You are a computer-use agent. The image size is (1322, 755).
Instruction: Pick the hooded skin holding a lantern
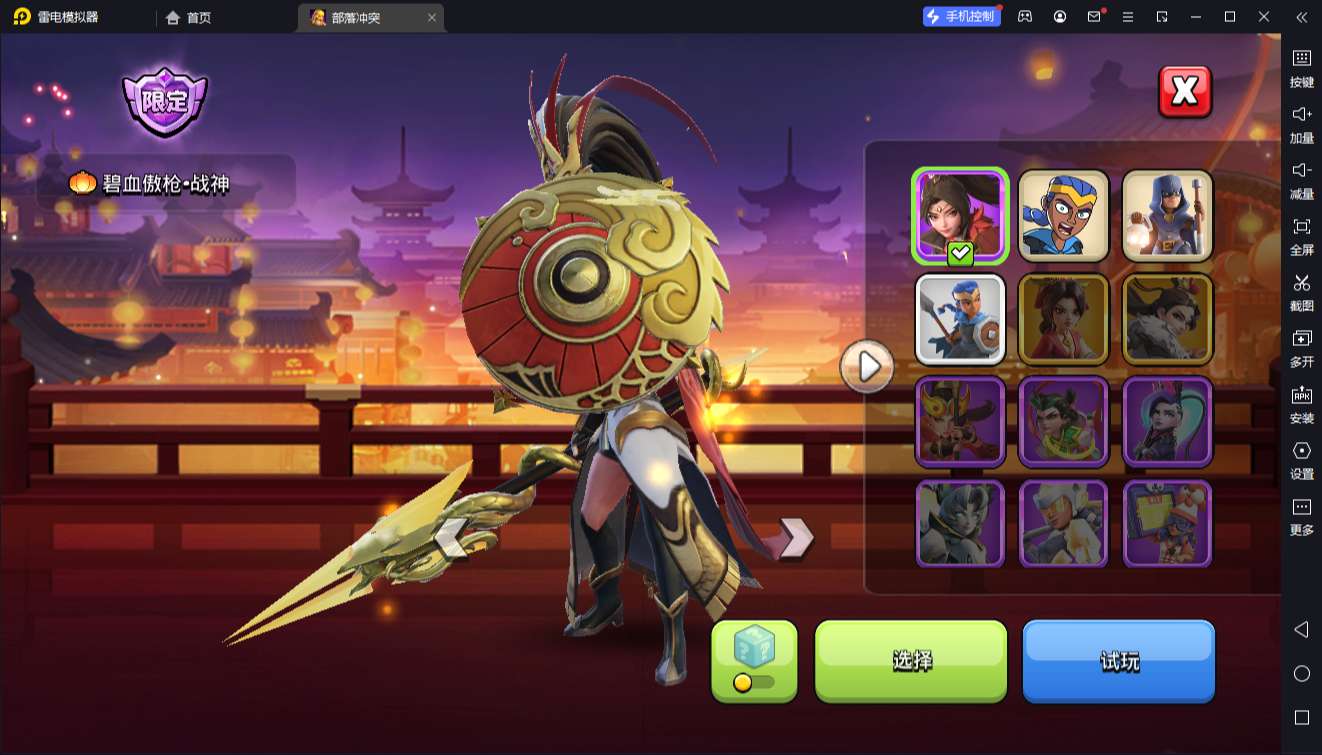coord(1167,216)
